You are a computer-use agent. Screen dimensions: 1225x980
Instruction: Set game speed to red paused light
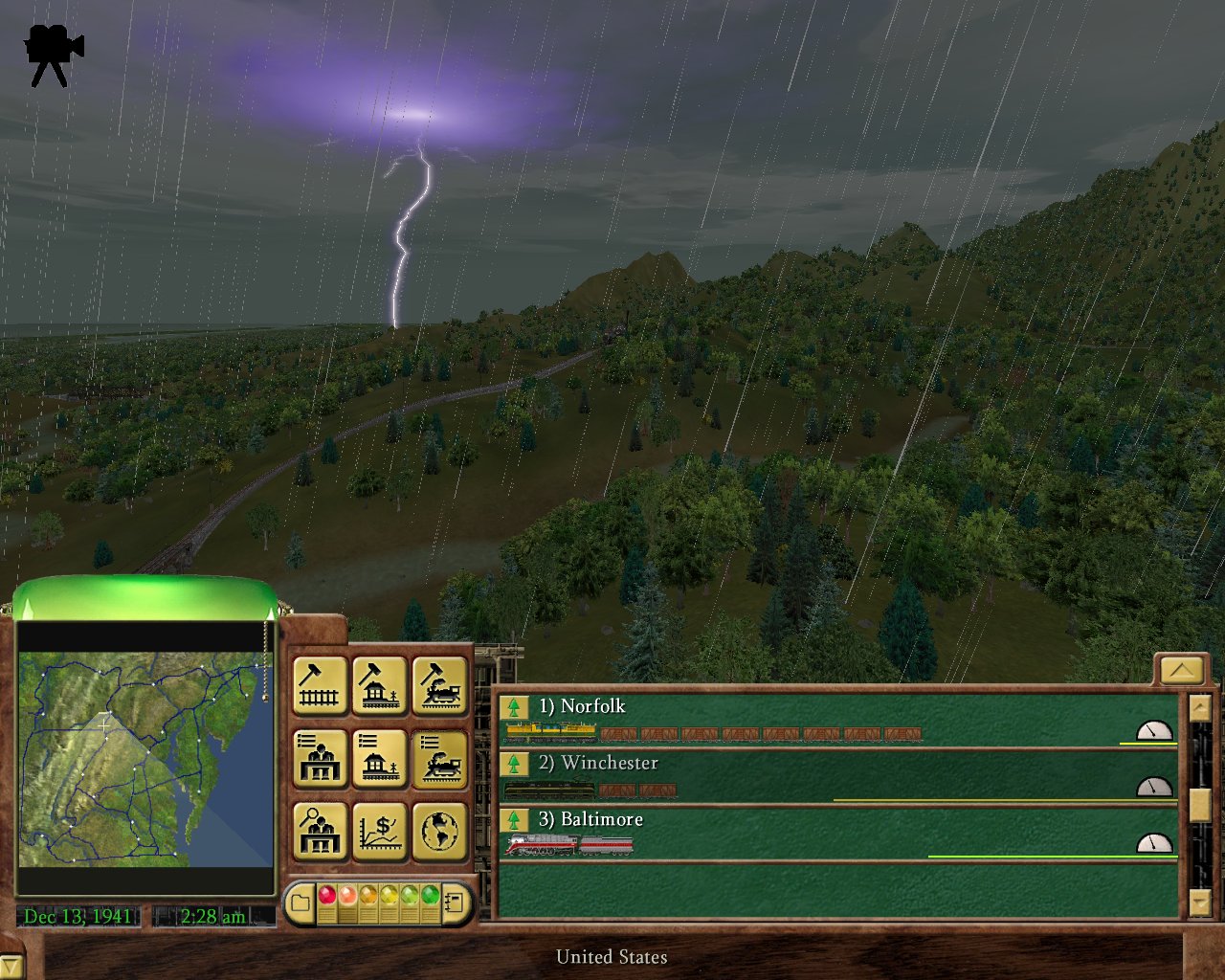[326, 895]
